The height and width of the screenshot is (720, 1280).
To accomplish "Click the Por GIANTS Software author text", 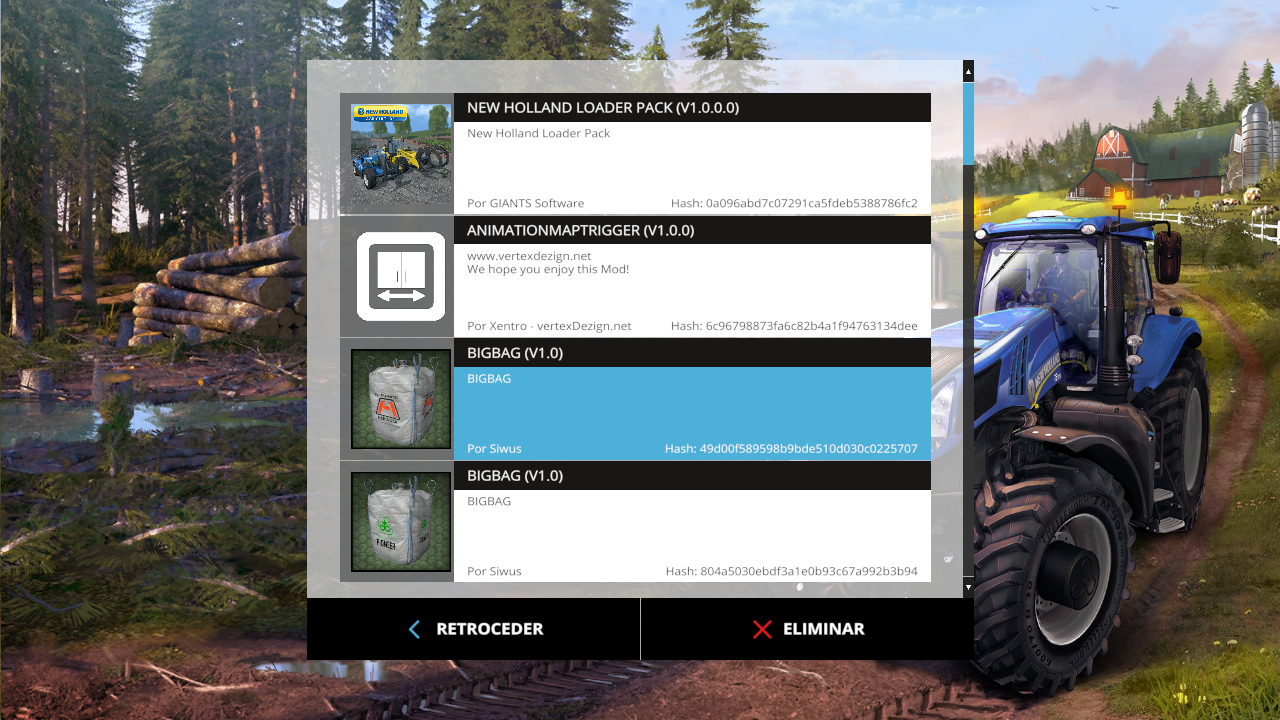I will 525,203.
